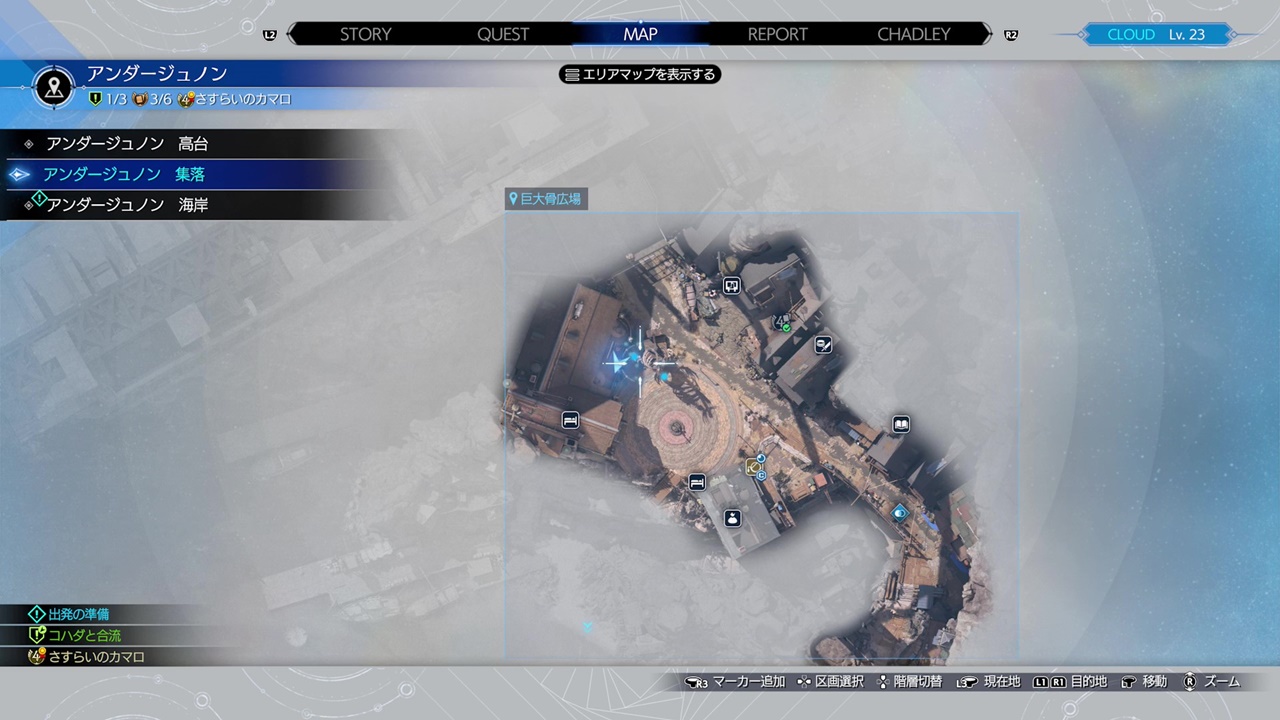Select the MAP tab

[640, 34]
